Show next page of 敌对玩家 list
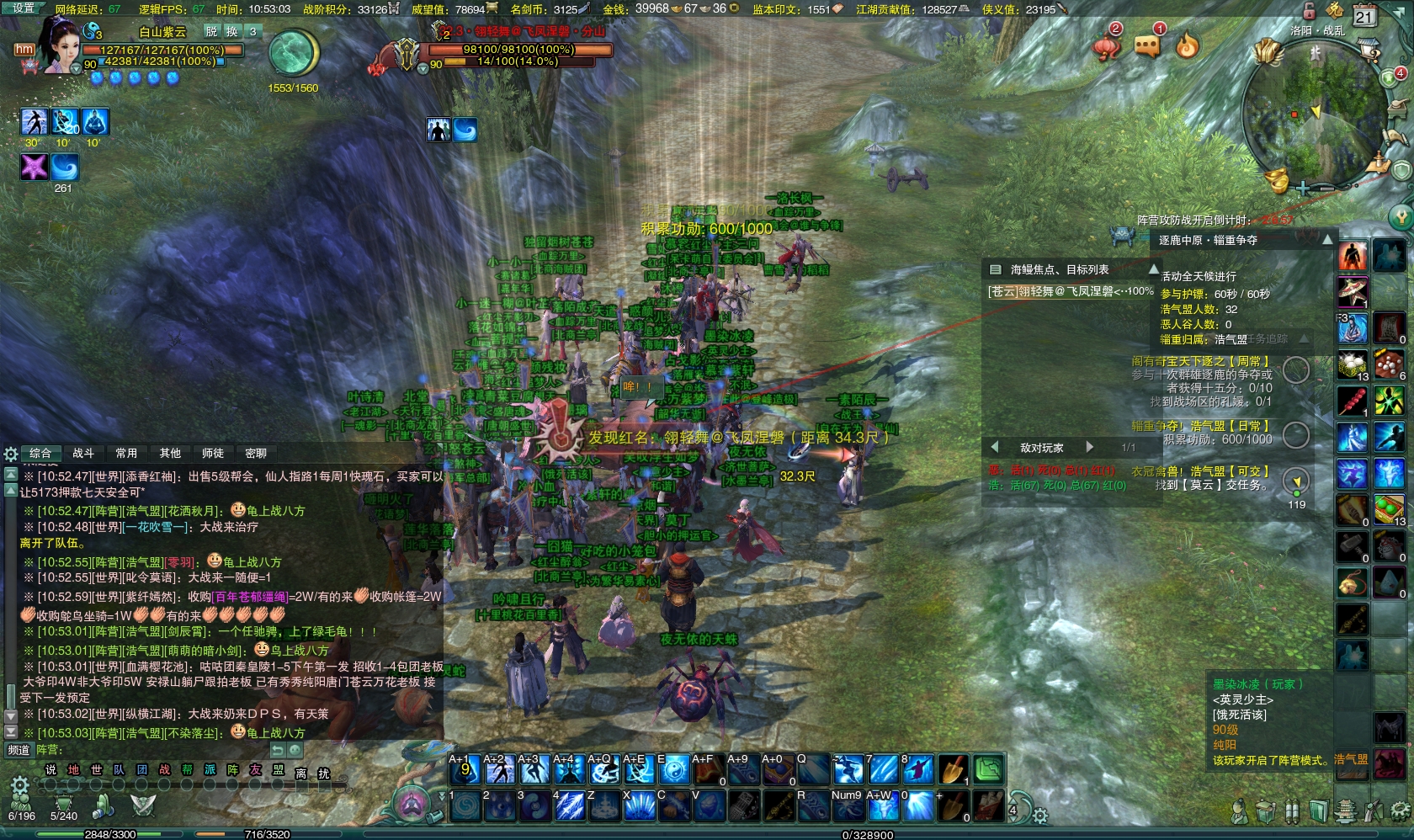This screenshot has width=1414, height=840. pos(1089,448)
